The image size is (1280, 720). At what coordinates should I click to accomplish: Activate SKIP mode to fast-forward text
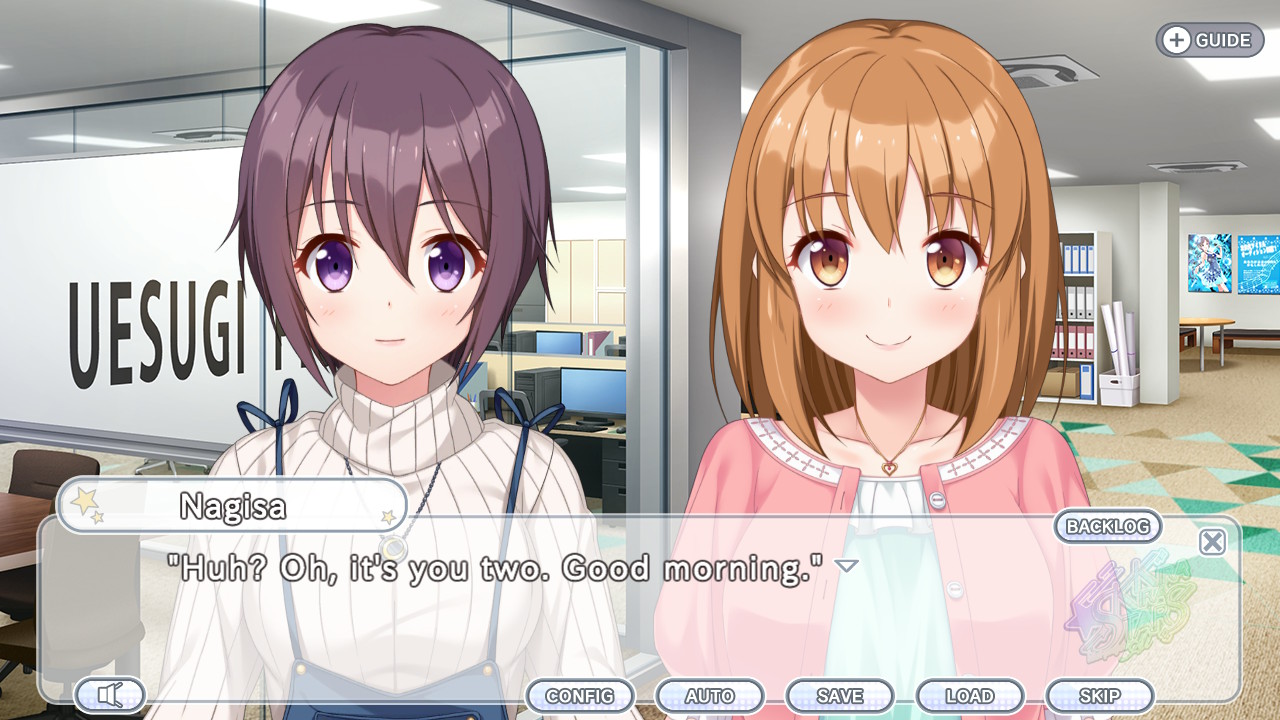pyautogui.click(x=1100, y=696)
